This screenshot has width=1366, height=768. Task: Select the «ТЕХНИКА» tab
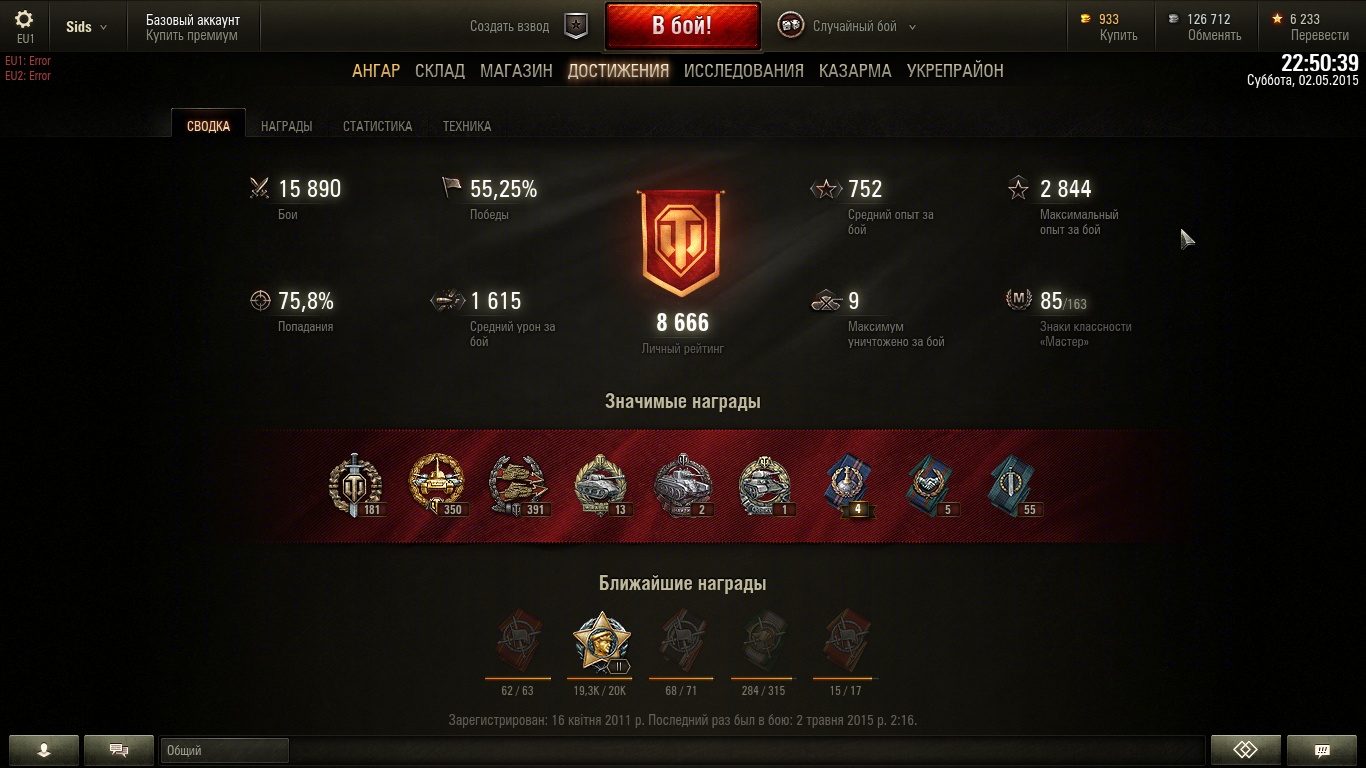coord(466,126)
